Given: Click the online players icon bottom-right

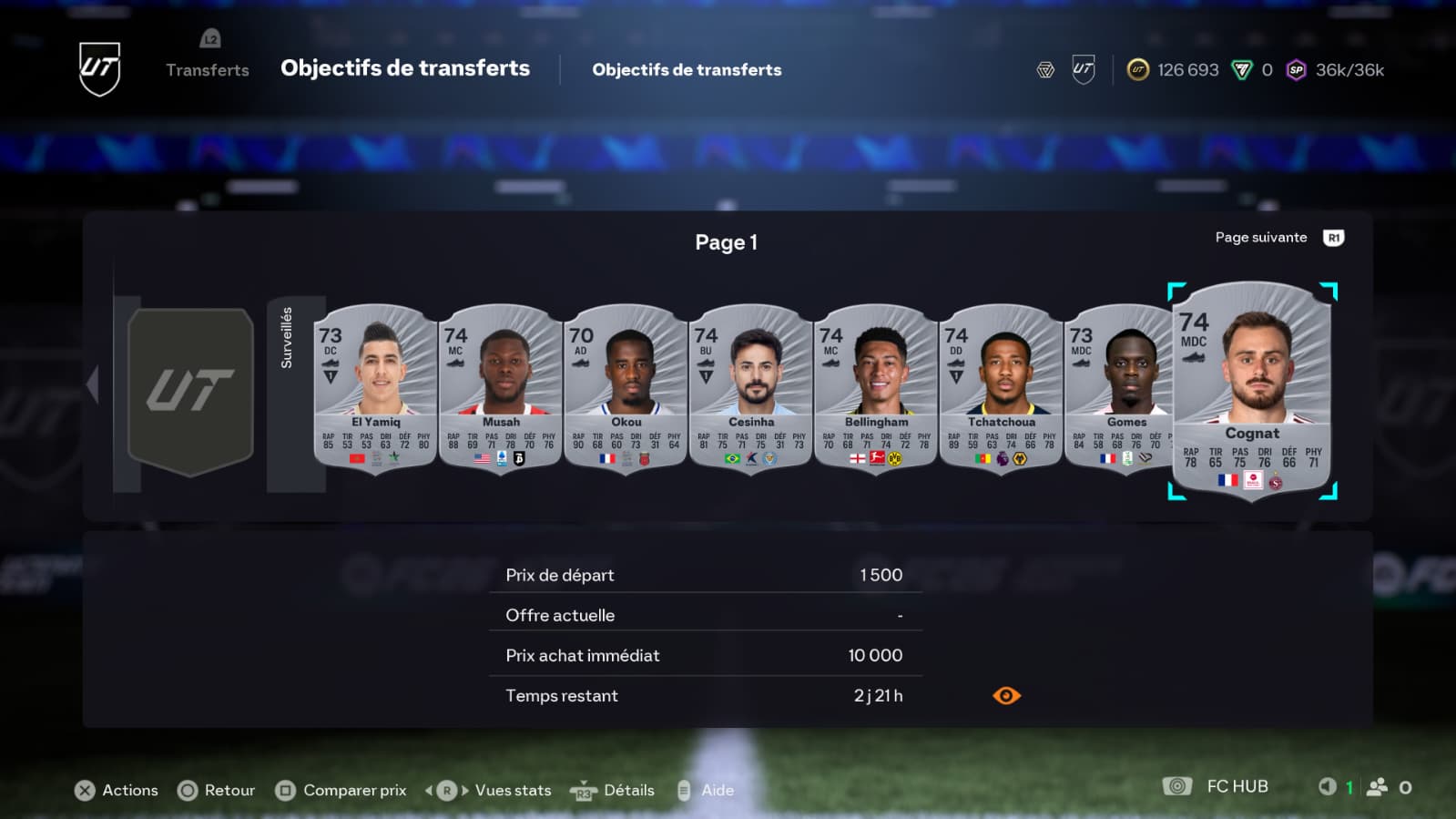Looking at the screenshot, I should click(1375, 785).
